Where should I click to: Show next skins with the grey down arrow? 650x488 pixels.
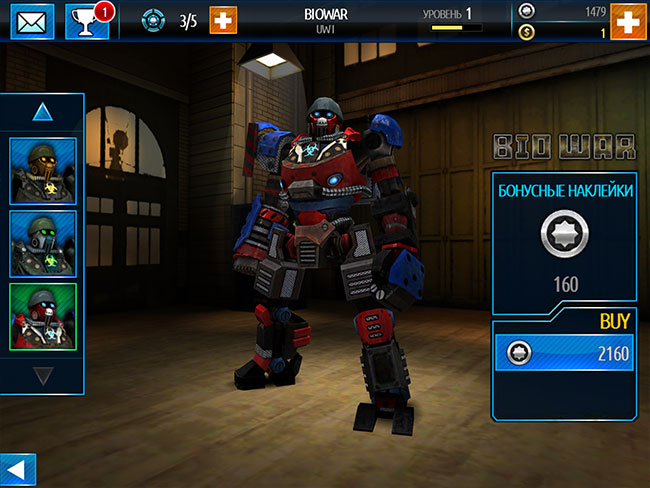click(42, 376)
